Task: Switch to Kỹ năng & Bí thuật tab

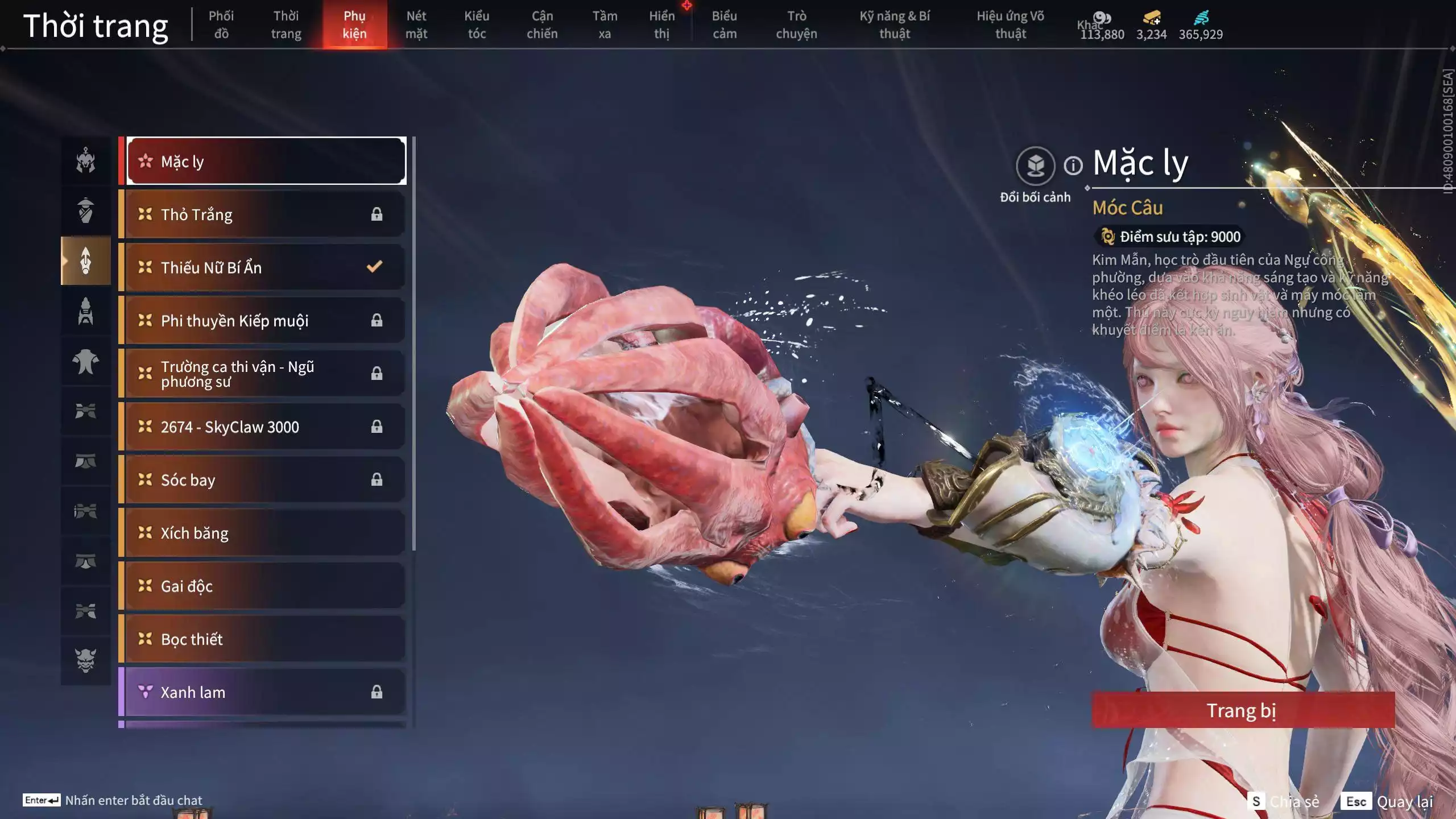Action: [894, 24]
